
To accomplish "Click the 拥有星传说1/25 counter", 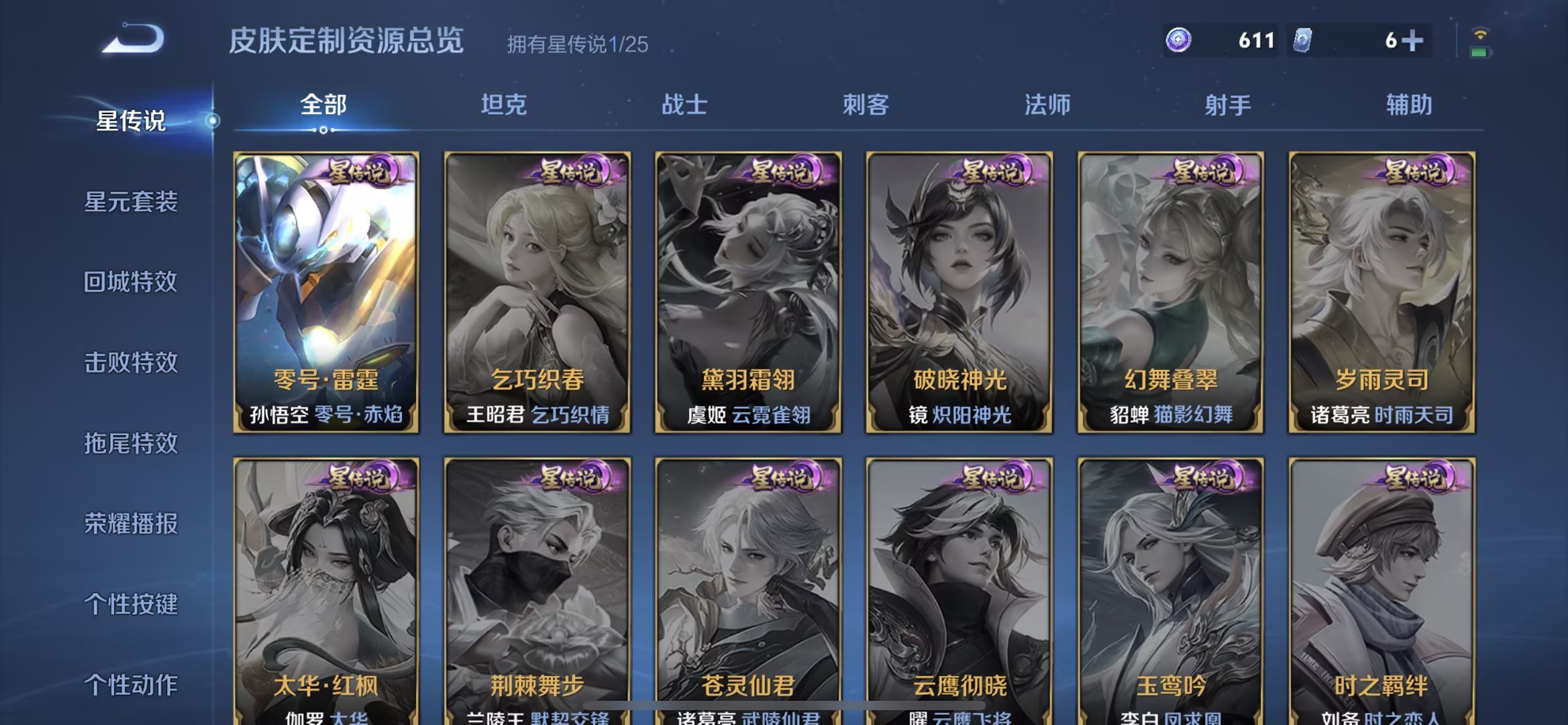I will click(577, 46).
